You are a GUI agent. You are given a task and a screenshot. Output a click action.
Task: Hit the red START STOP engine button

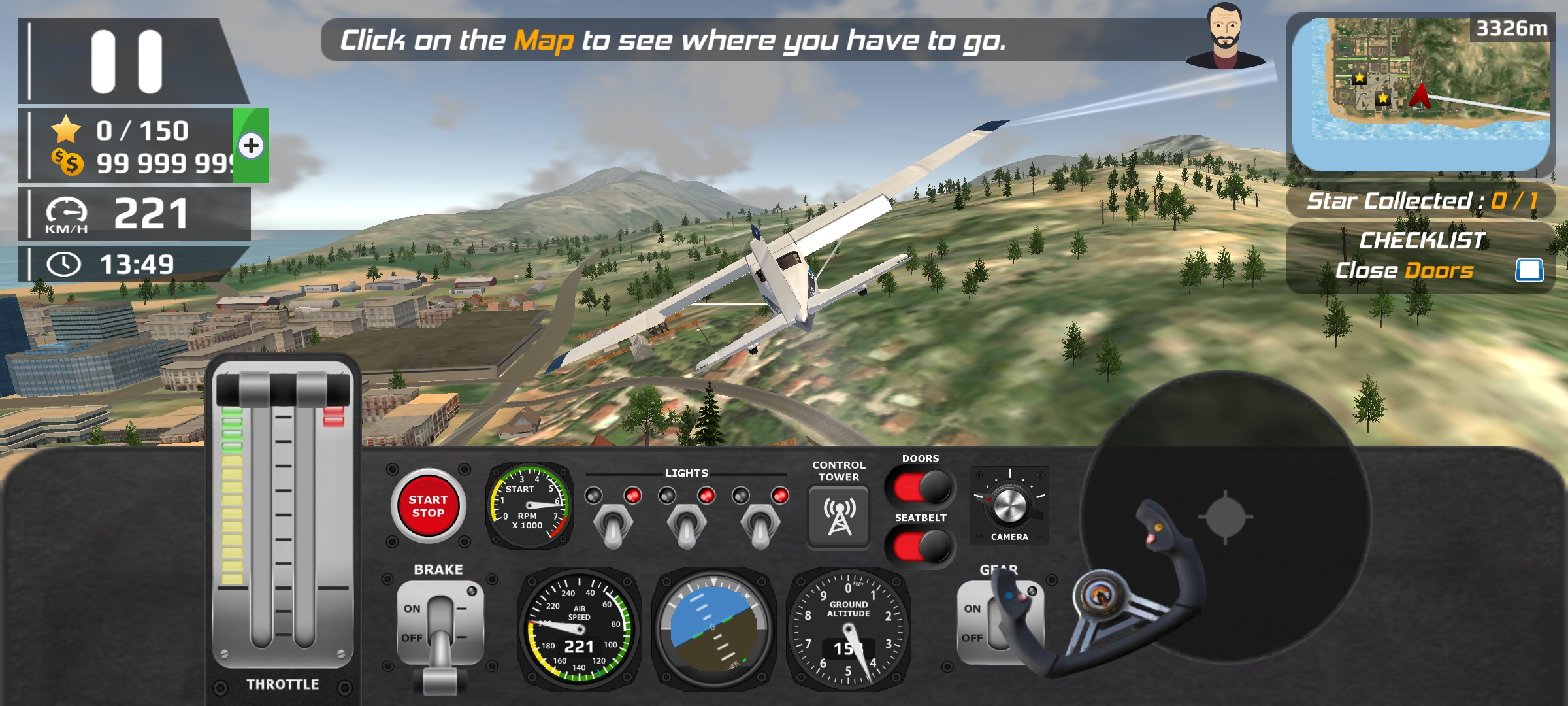click(x=428, y=507)
